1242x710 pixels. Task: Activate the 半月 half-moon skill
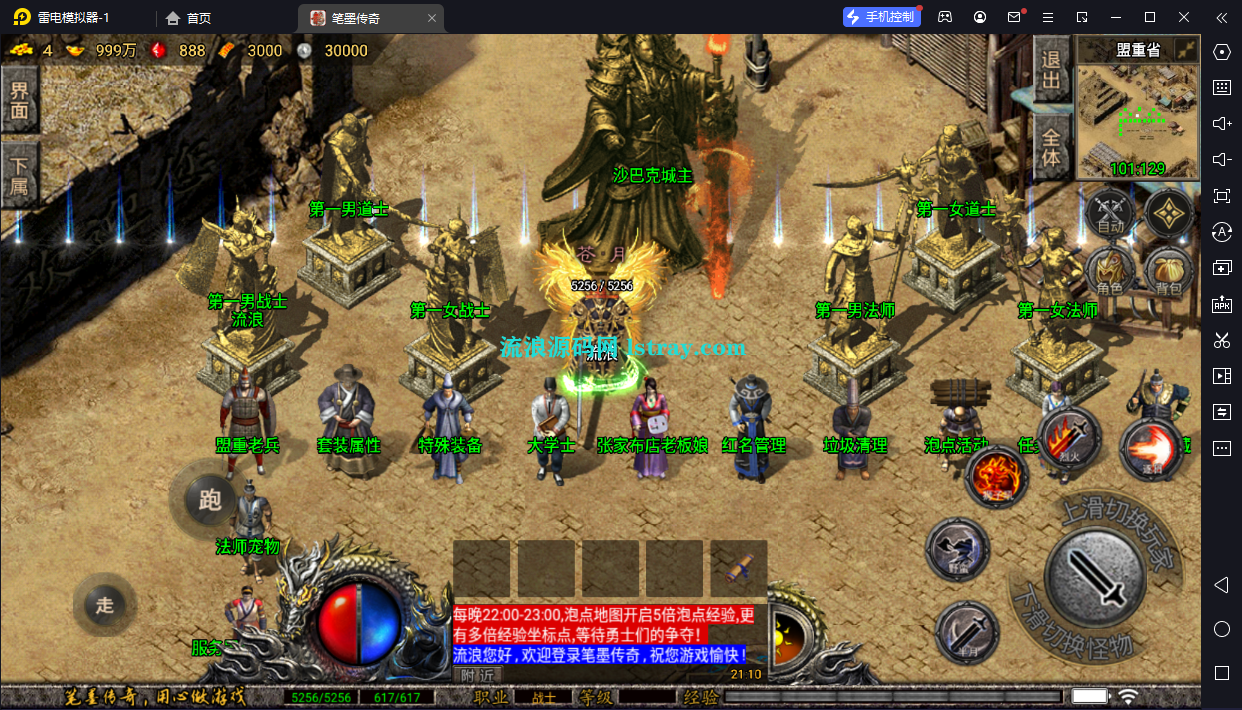pos(967,634)
